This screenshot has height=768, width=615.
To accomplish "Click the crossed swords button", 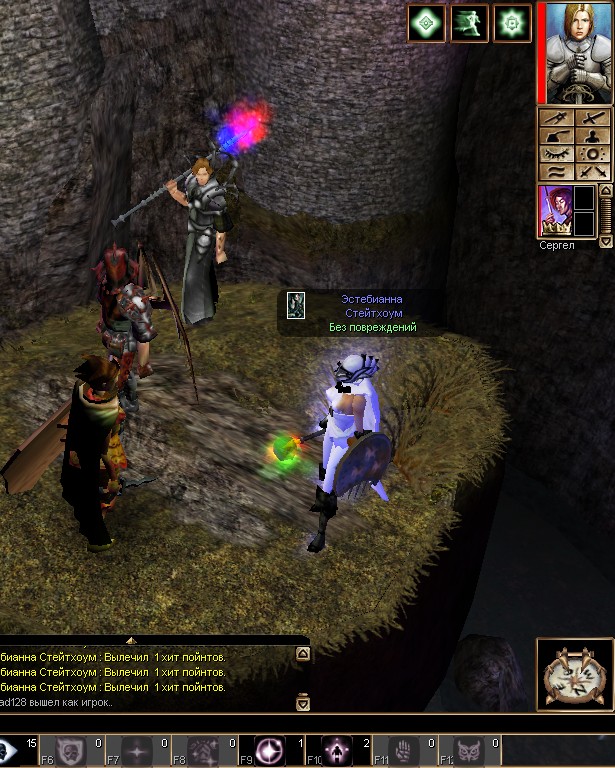I will pyautogui.click(x=594, y=172).
